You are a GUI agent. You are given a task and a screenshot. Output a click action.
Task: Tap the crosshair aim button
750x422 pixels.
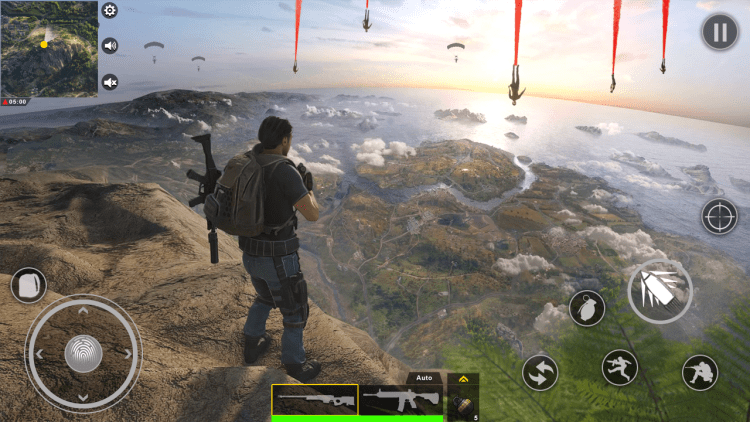click(x=719, y=214)
